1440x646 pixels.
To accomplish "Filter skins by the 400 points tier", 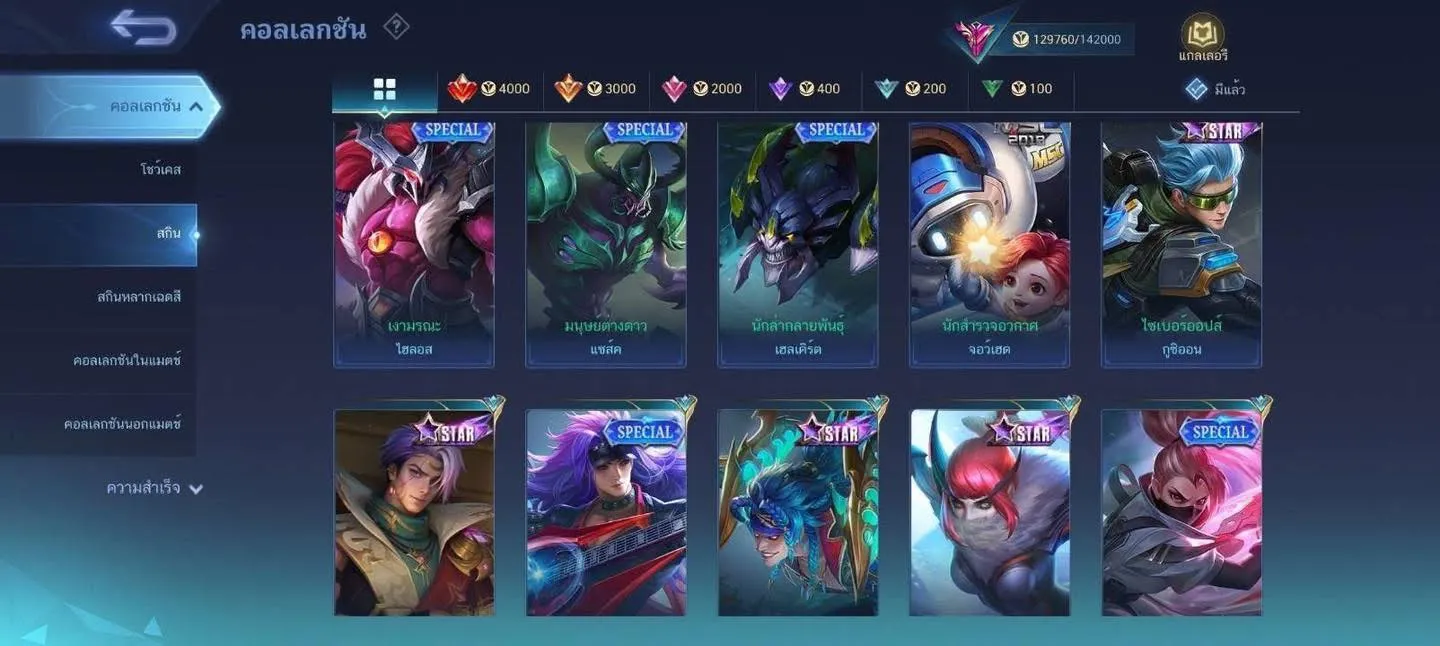I will (808, 89).
